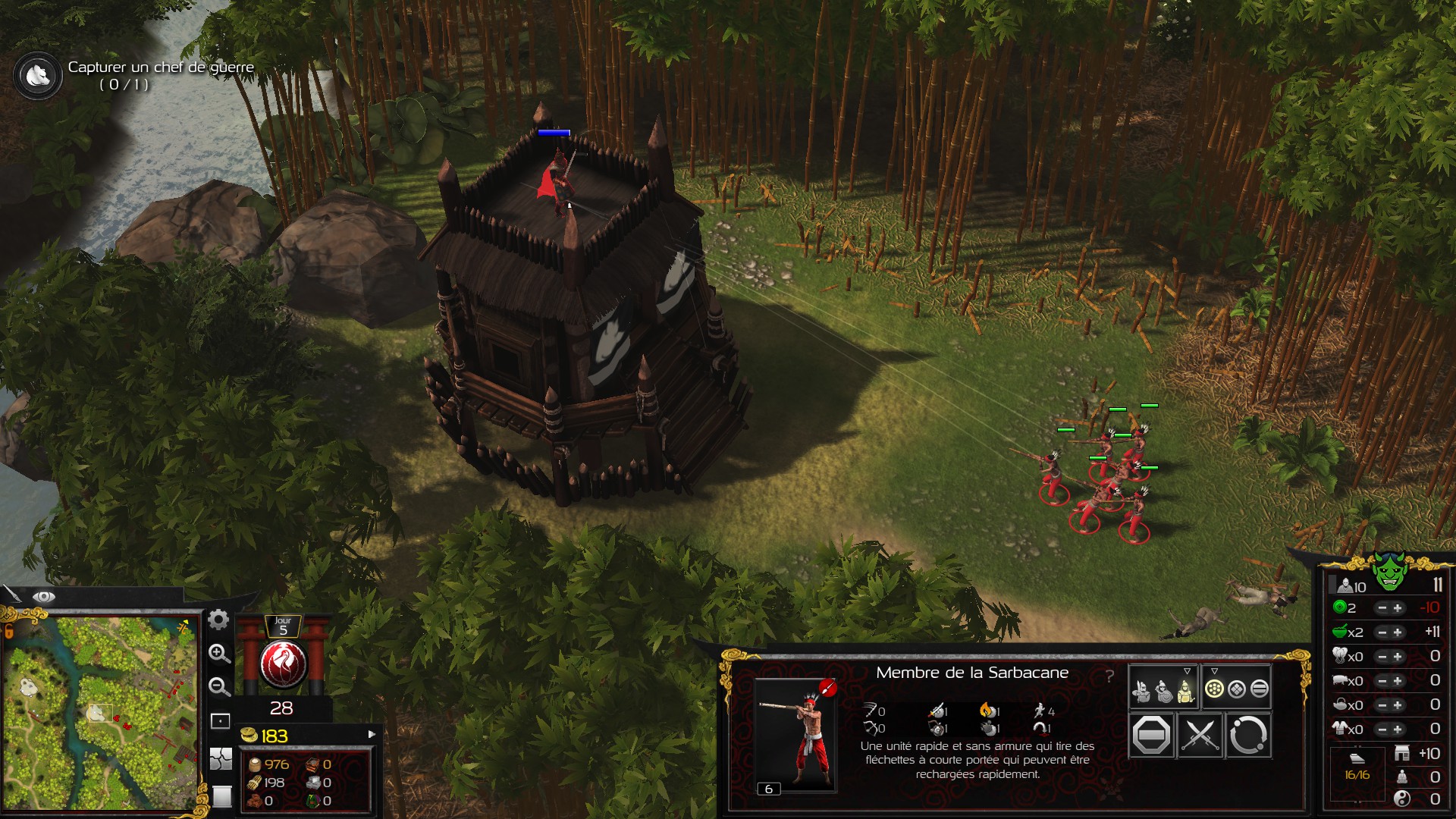Viewport: 1456px width, 819px height.
Task: Click the red crane clan emblem
Action: pyautogui.click(x=283, y=664)
